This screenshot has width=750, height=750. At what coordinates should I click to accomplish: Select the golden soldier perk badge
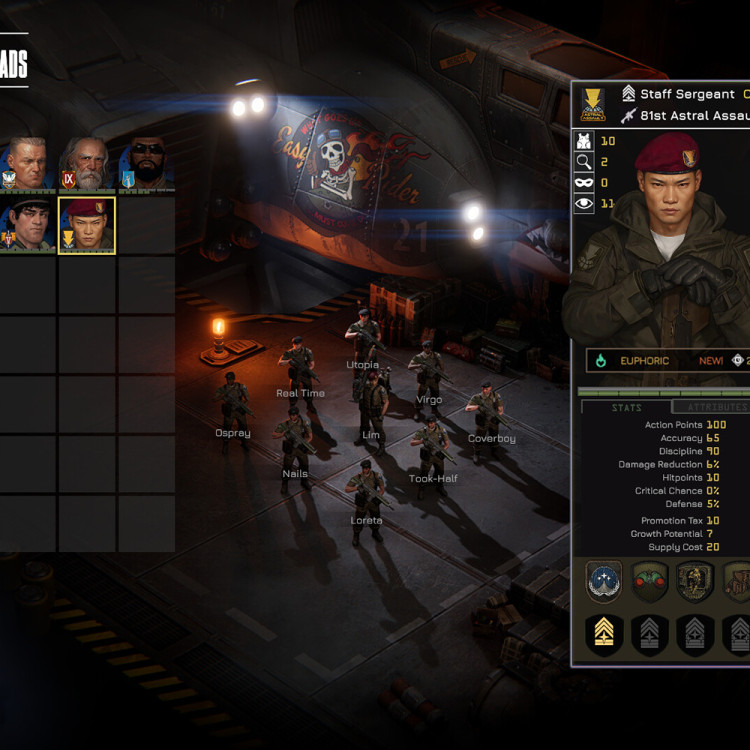pos(695,582)
